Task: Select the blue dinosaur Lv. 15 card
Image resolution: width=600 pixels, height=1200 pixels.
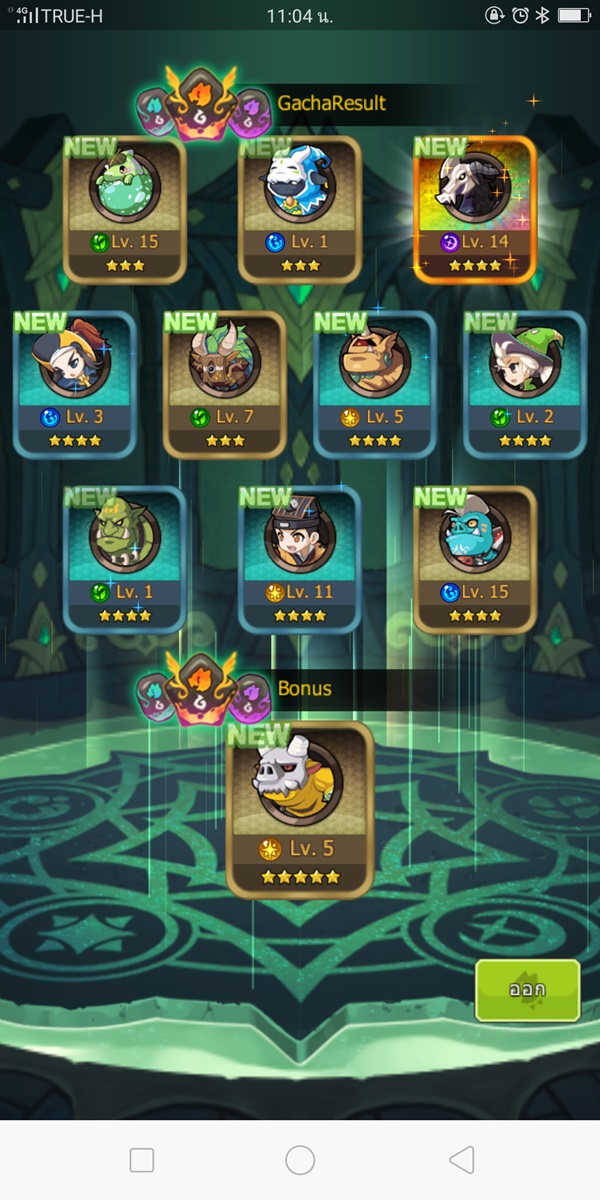Action: (x=475, y=560)
